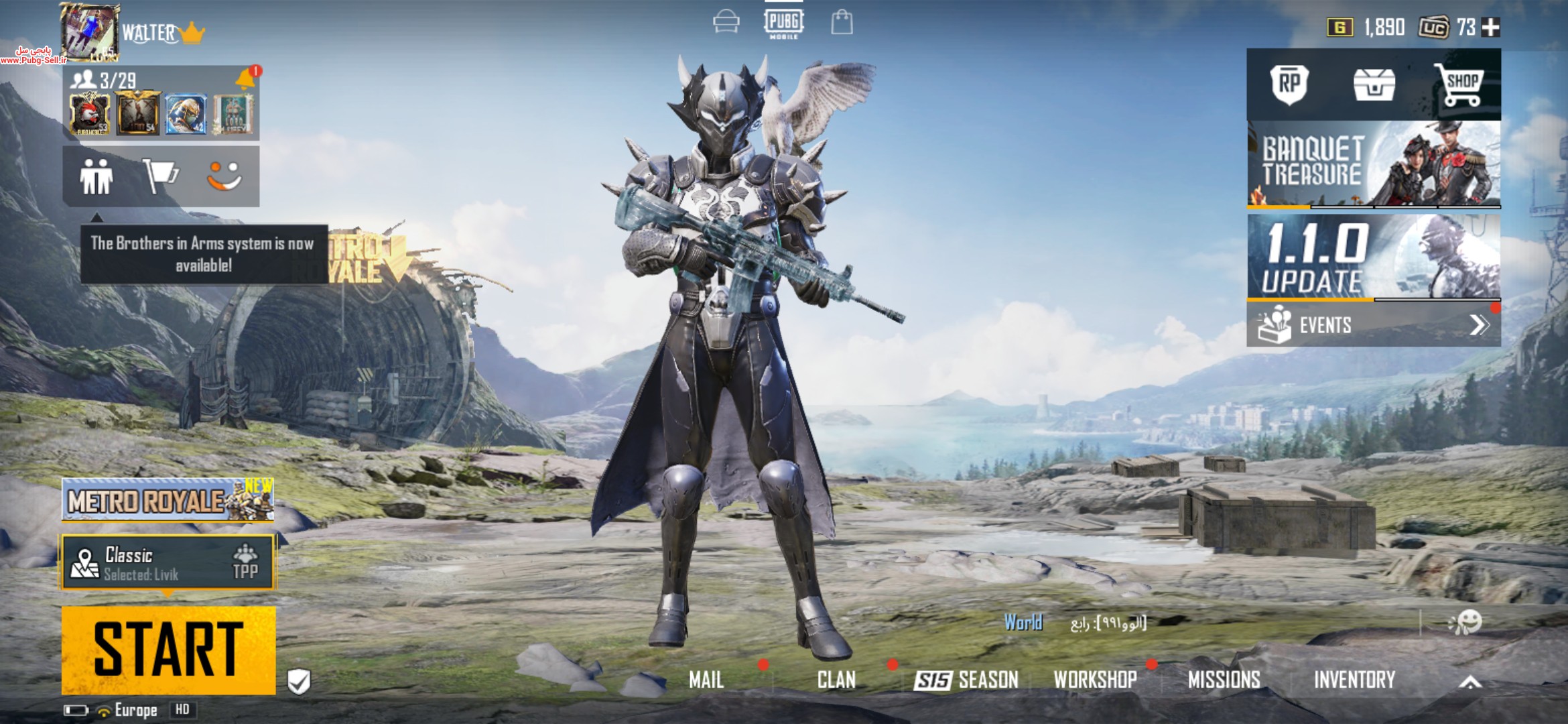
Task: Open WALTER's player profile avatar
Action: point(90,32)
